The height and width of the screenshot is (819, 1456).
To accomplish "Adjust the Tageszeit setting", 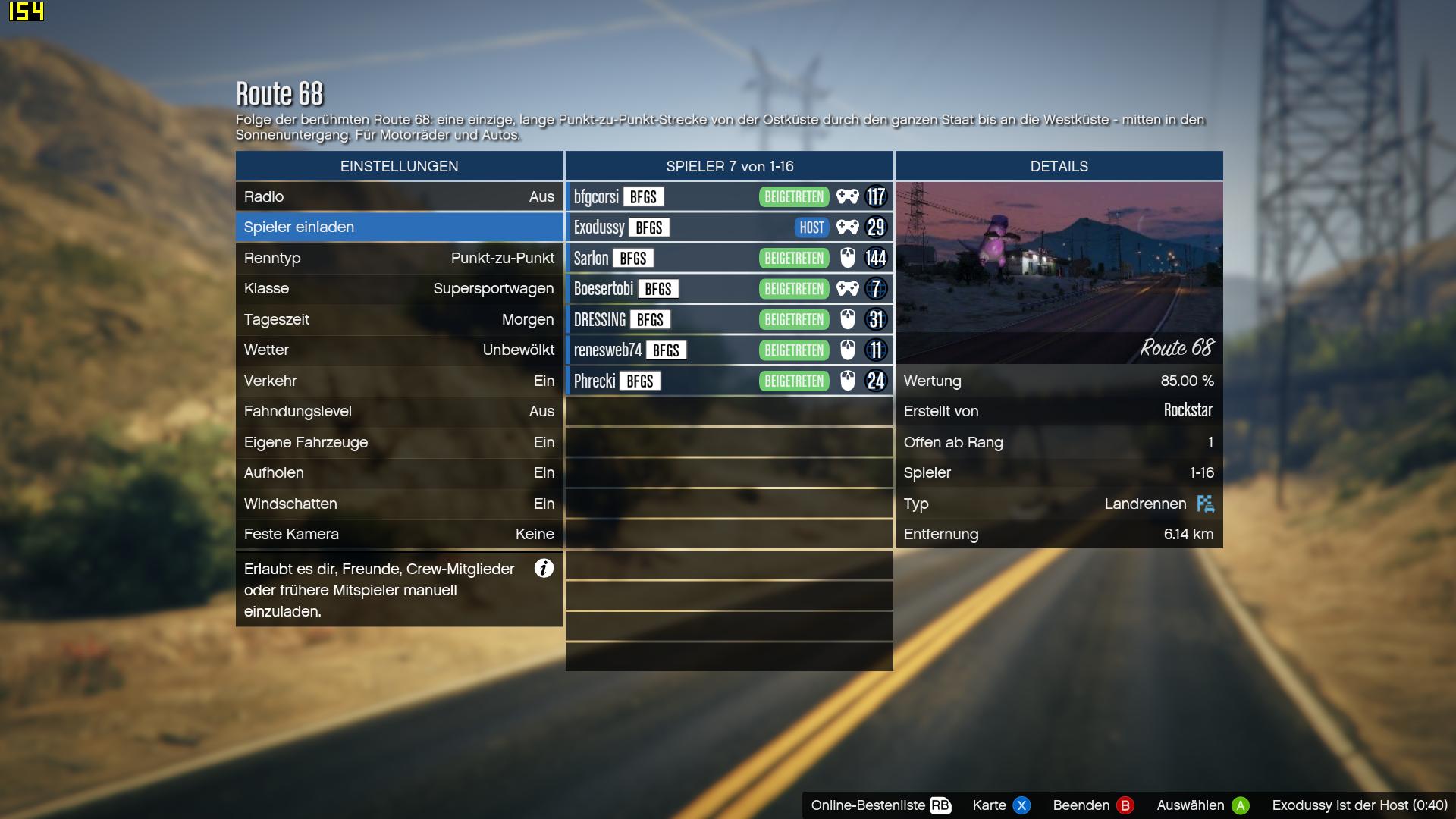I will point(399,319).
